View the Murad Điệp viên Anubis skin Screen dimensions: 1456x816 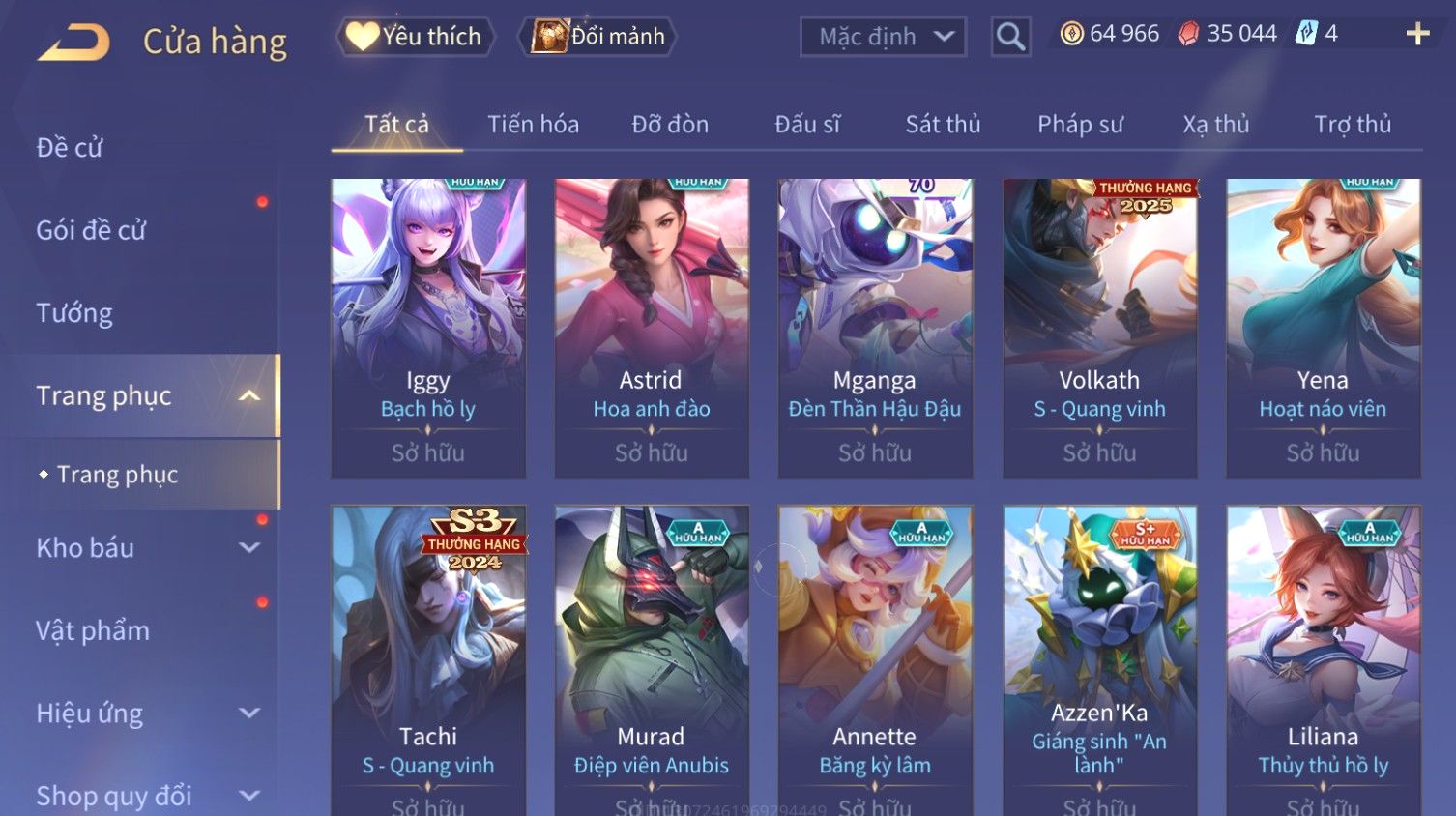[652, 657]
